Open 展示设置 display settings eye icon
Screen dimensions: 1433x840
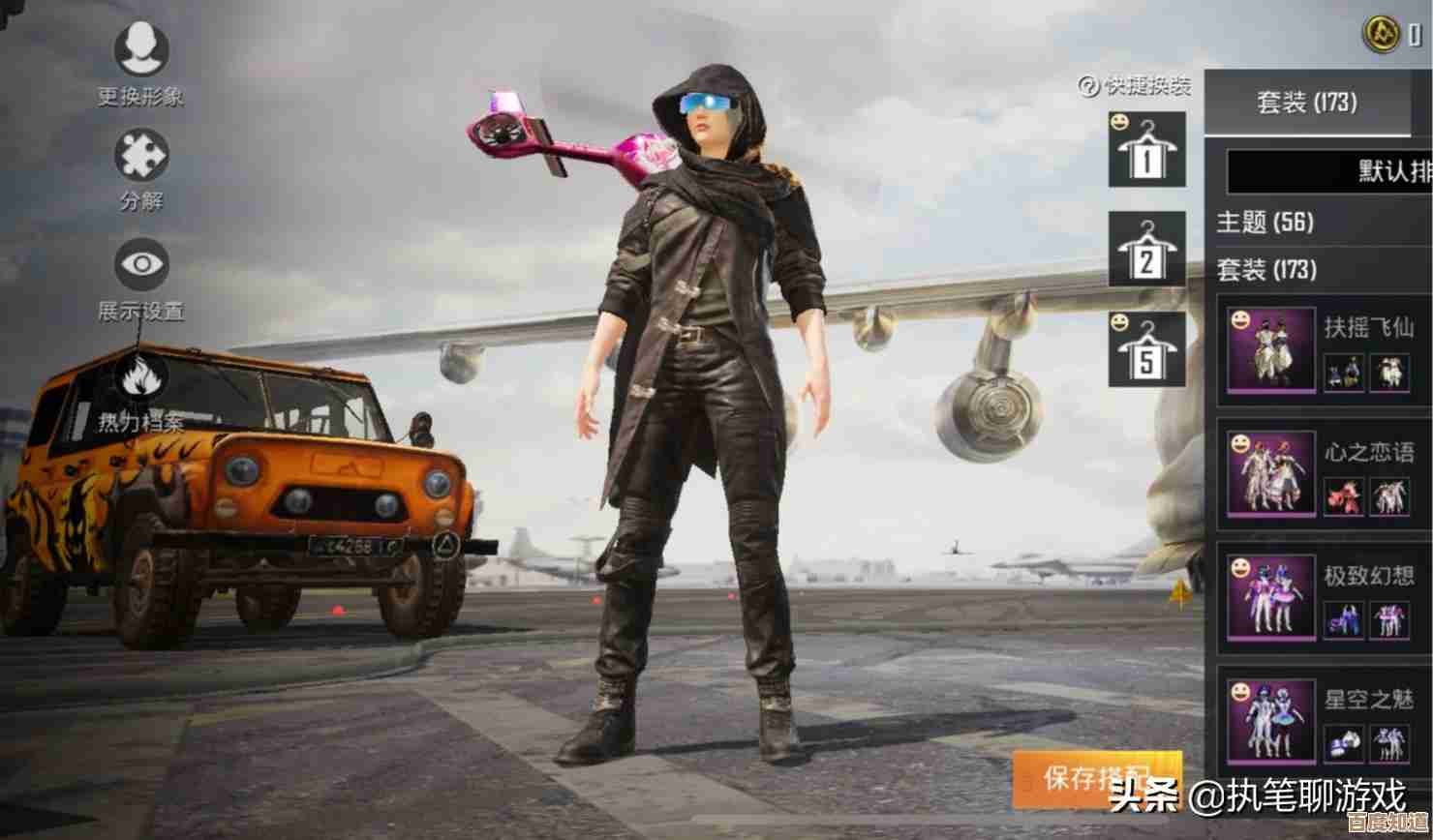point(141,264)
